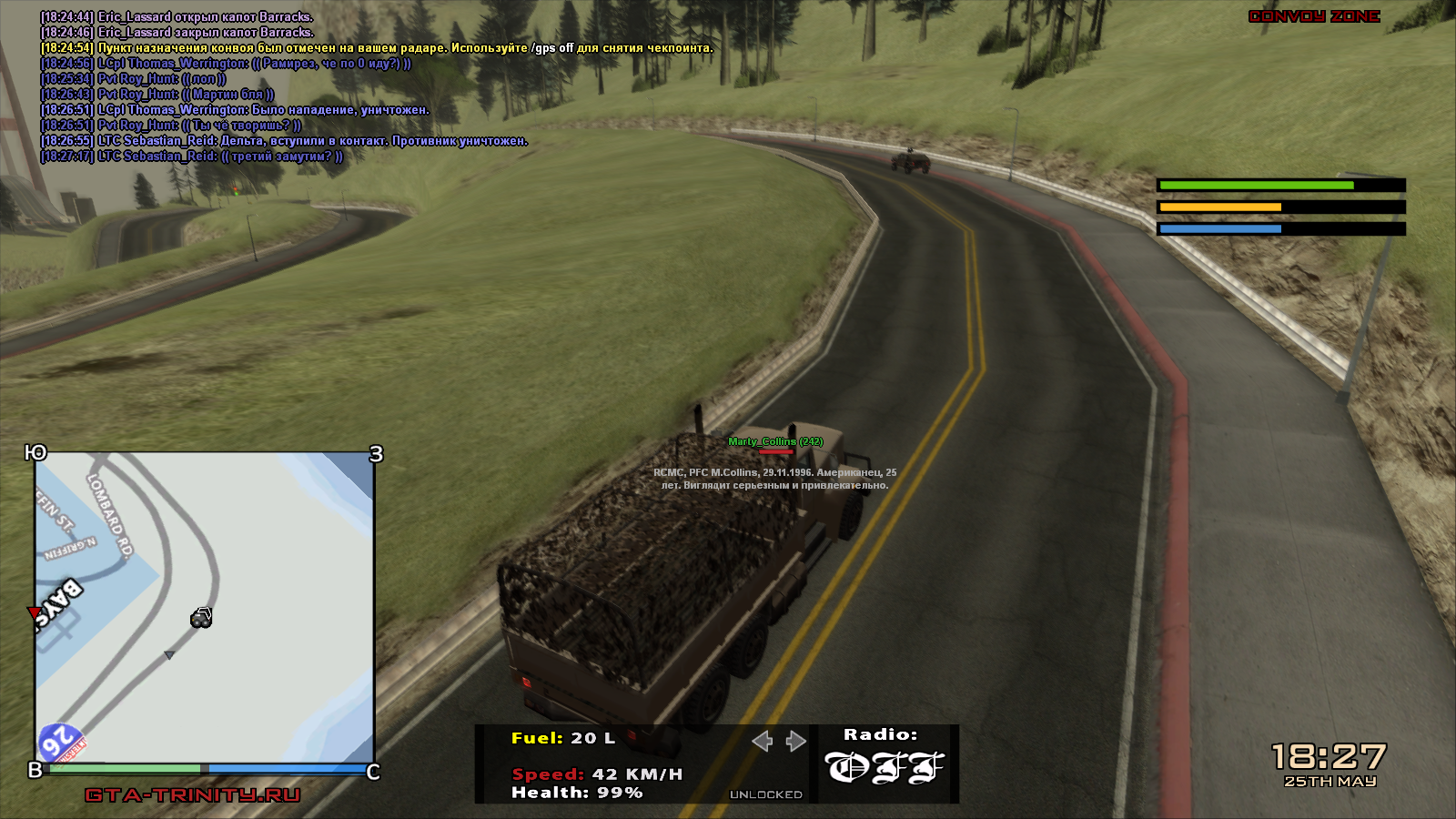Screen dimensions: 1456x819
Task: Click the red checkpoint marker on the minimap edge
Action: click(35, 612)
